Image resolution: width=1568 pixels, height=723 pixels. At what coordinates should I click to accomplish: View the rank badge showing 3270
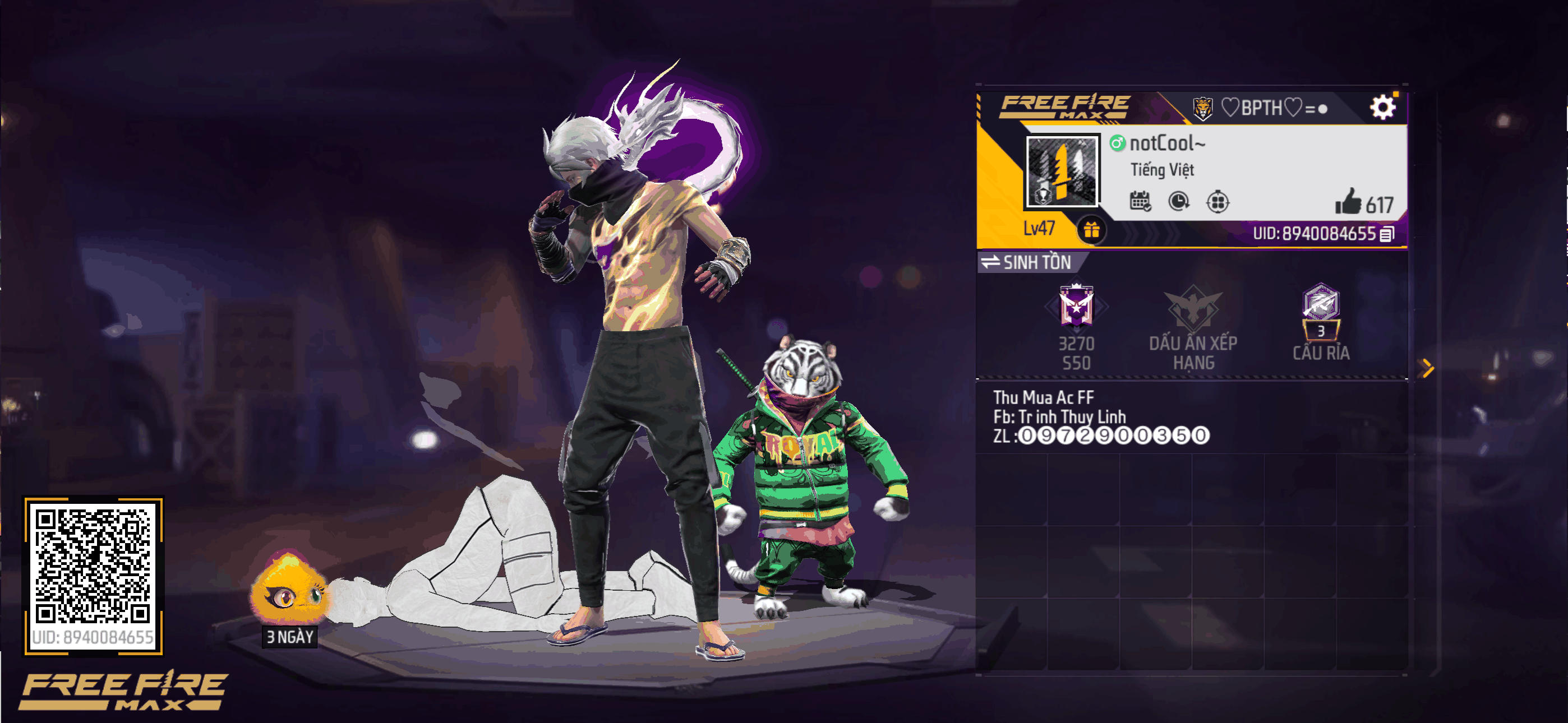point(1076,306)
